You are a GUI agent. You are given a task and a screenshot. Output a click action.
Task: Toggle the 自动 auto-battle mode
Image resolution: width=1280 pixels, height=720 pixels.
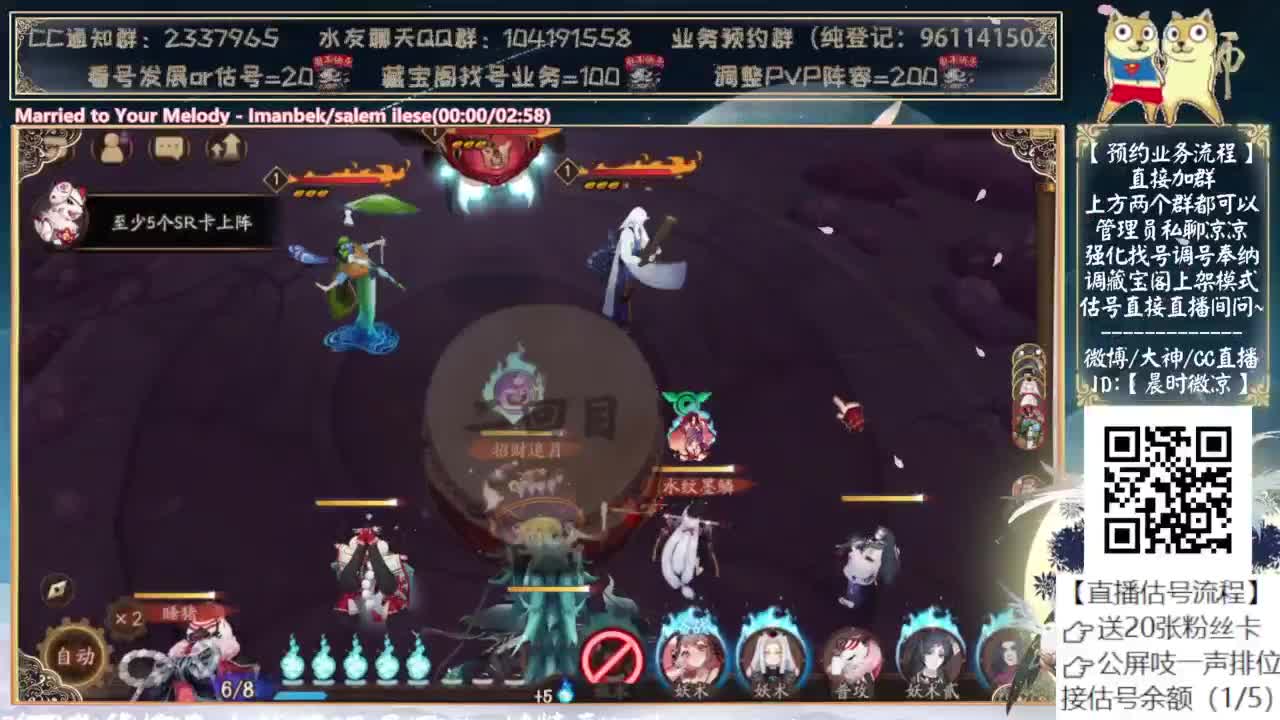75,655
